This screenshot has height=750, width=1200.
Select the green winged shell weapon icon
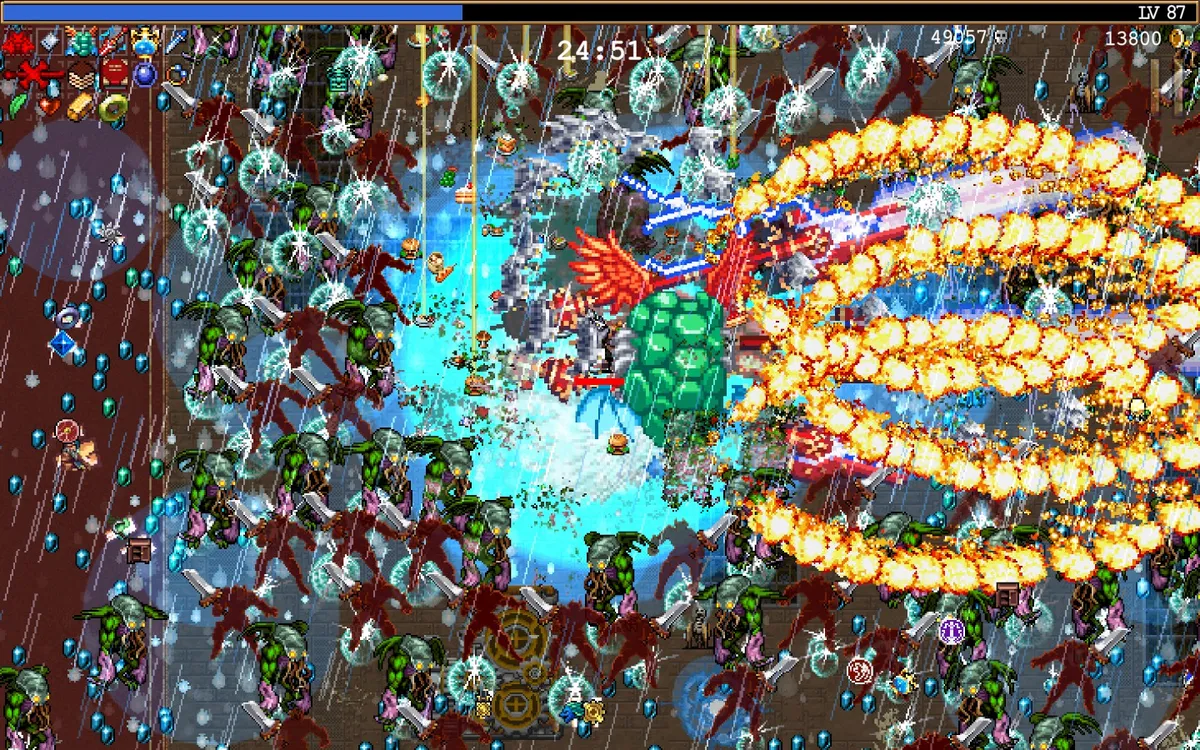81,42
